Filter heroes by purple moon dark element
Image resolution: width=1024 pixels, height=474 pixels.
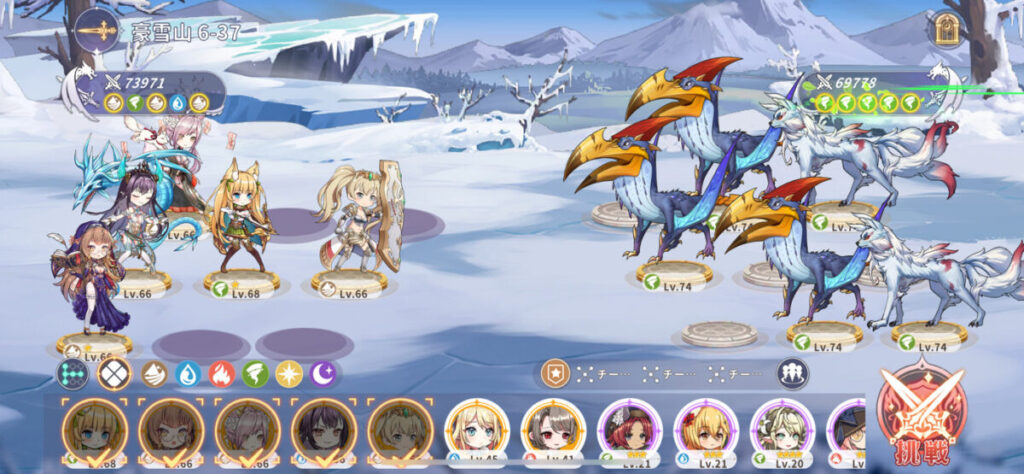pos(323,374)
